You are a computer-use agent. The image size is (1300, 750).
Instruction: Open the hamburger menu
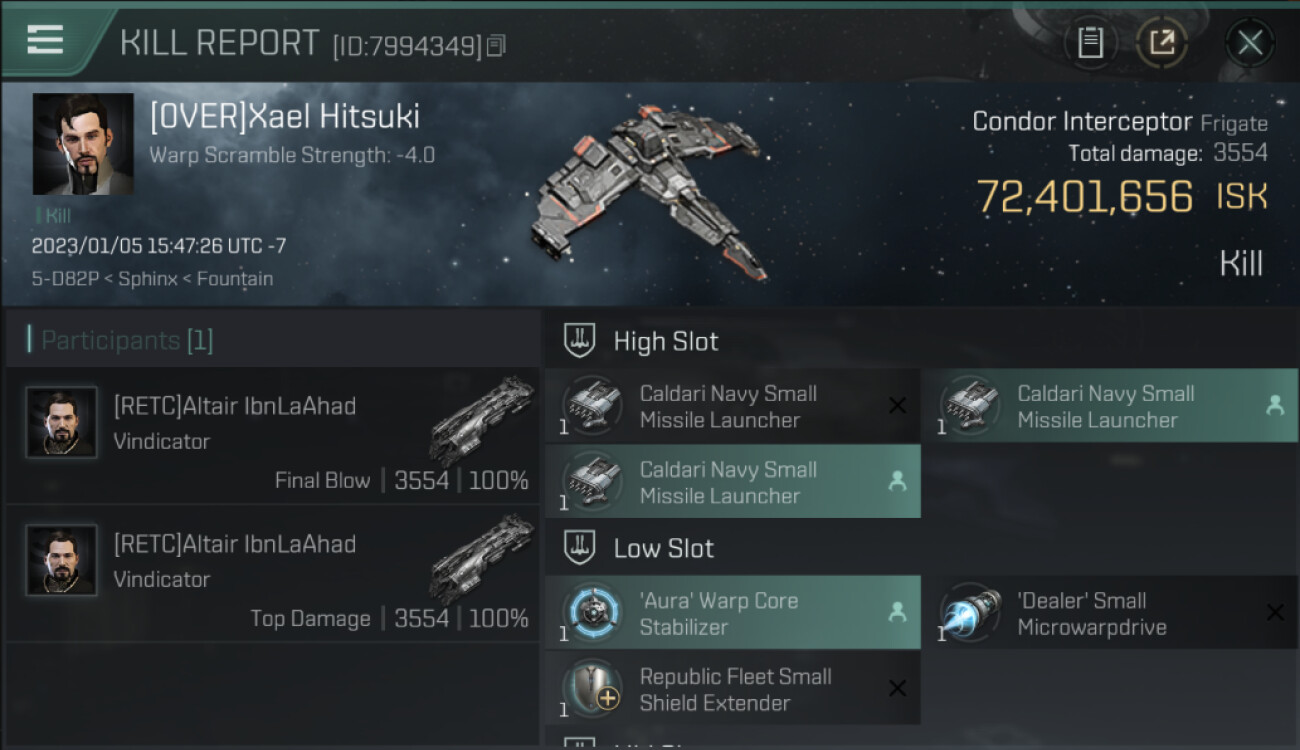click(x=45, y=40)
